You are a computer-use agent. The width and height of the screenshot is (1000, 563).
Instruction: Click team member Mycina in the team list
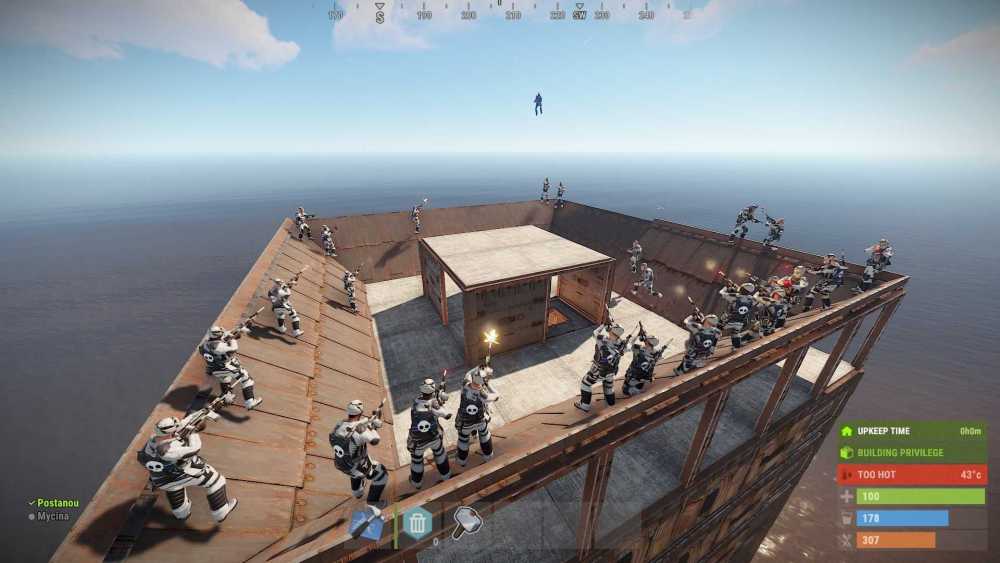(x=54, y=517)
